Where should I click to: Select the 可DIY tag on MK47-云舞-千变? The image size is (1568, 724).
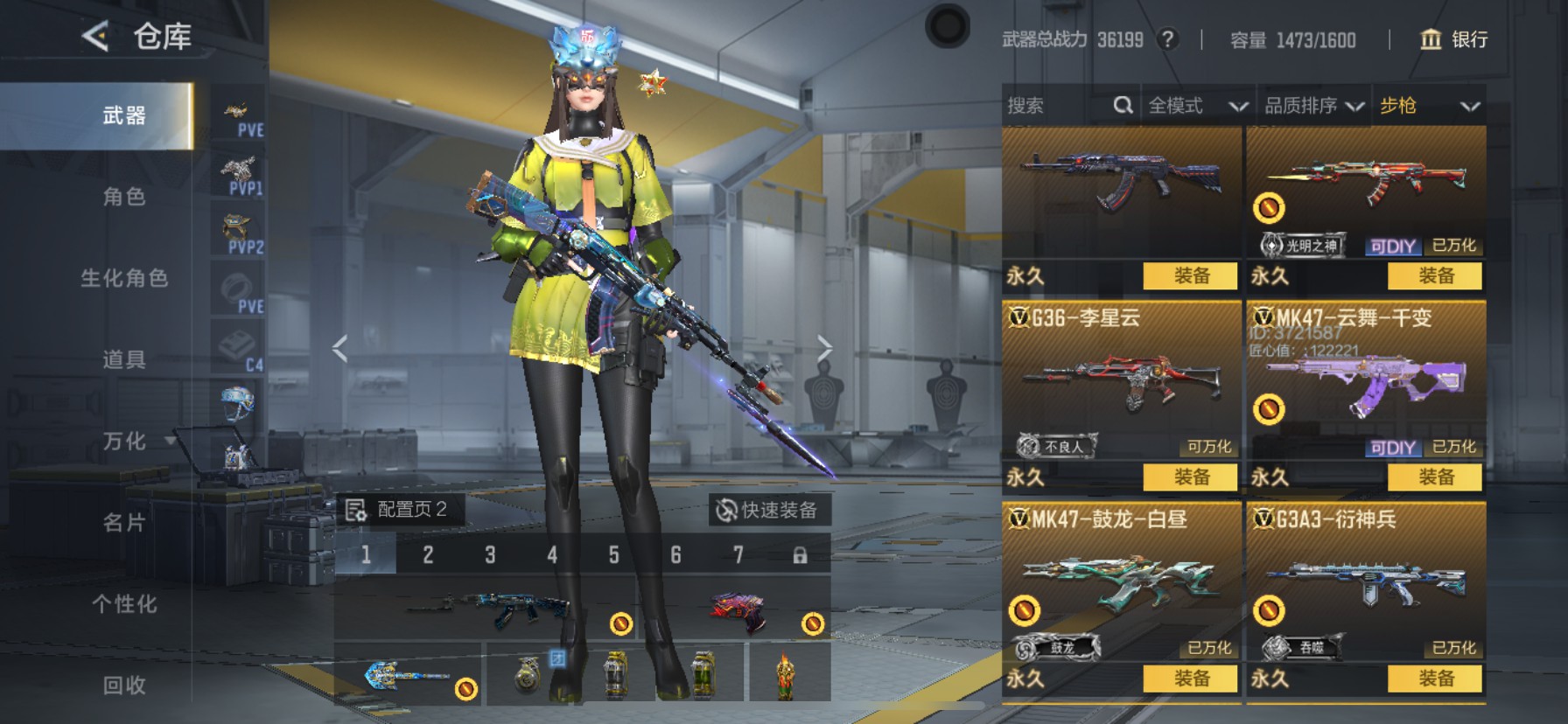point(1396,447)
